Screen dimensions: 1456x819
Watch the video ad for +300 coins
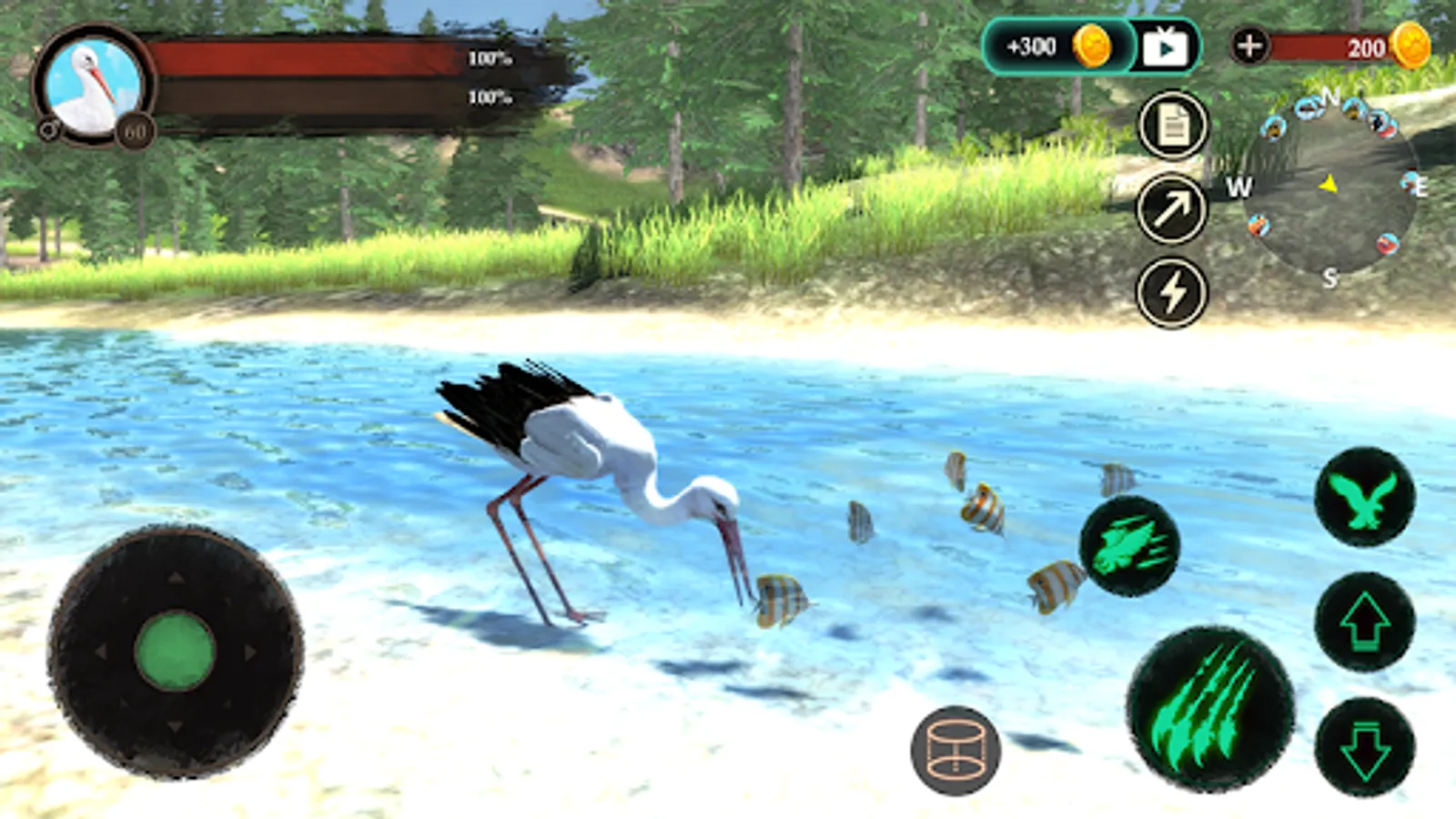click(1166, 46)
